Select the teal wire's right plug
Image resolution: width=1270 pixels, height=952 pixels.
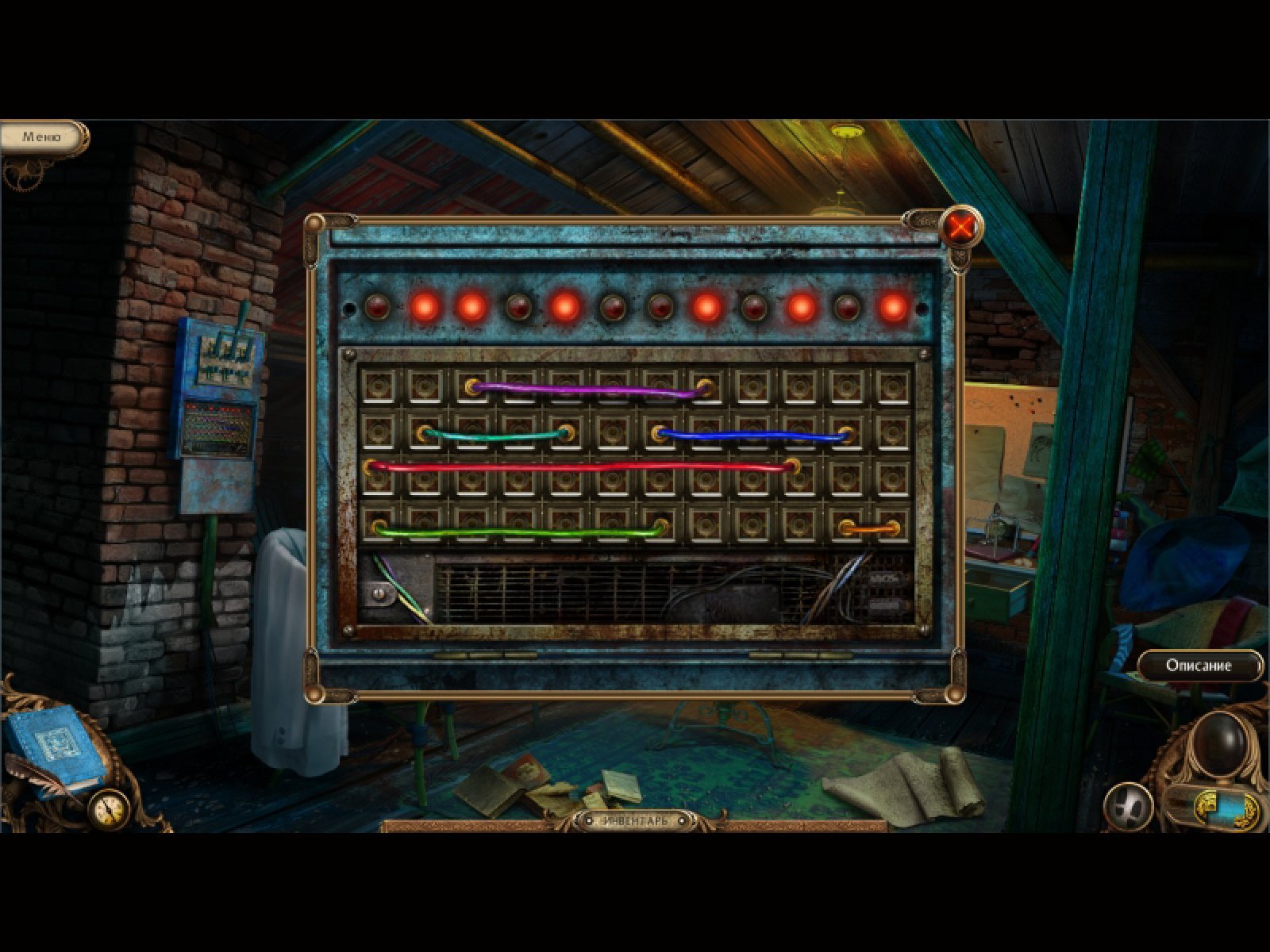pos(565,433)
